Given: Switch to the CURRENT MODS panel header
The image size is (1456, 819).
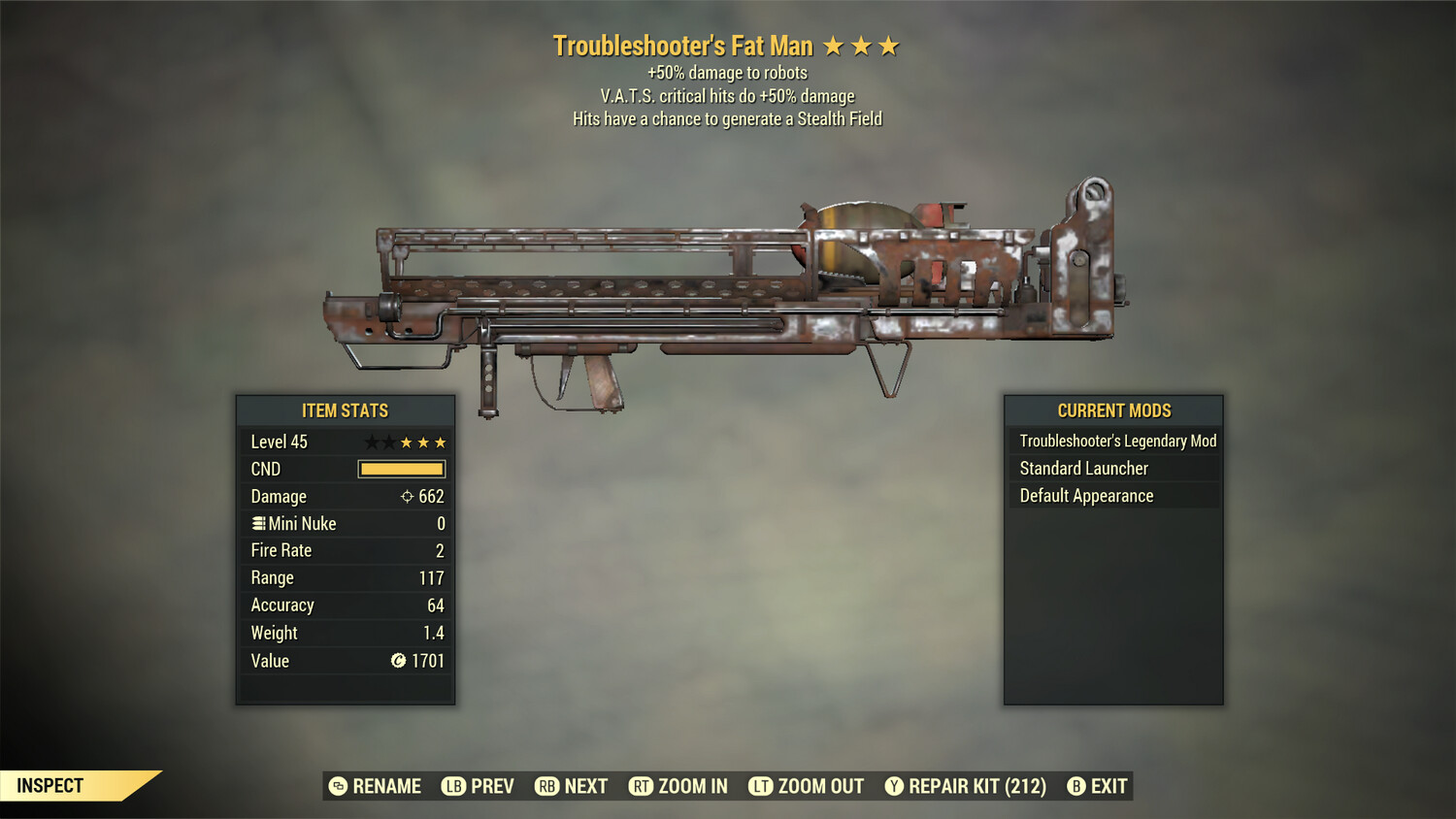Looking at the screenshot, I should point(1112,410).
